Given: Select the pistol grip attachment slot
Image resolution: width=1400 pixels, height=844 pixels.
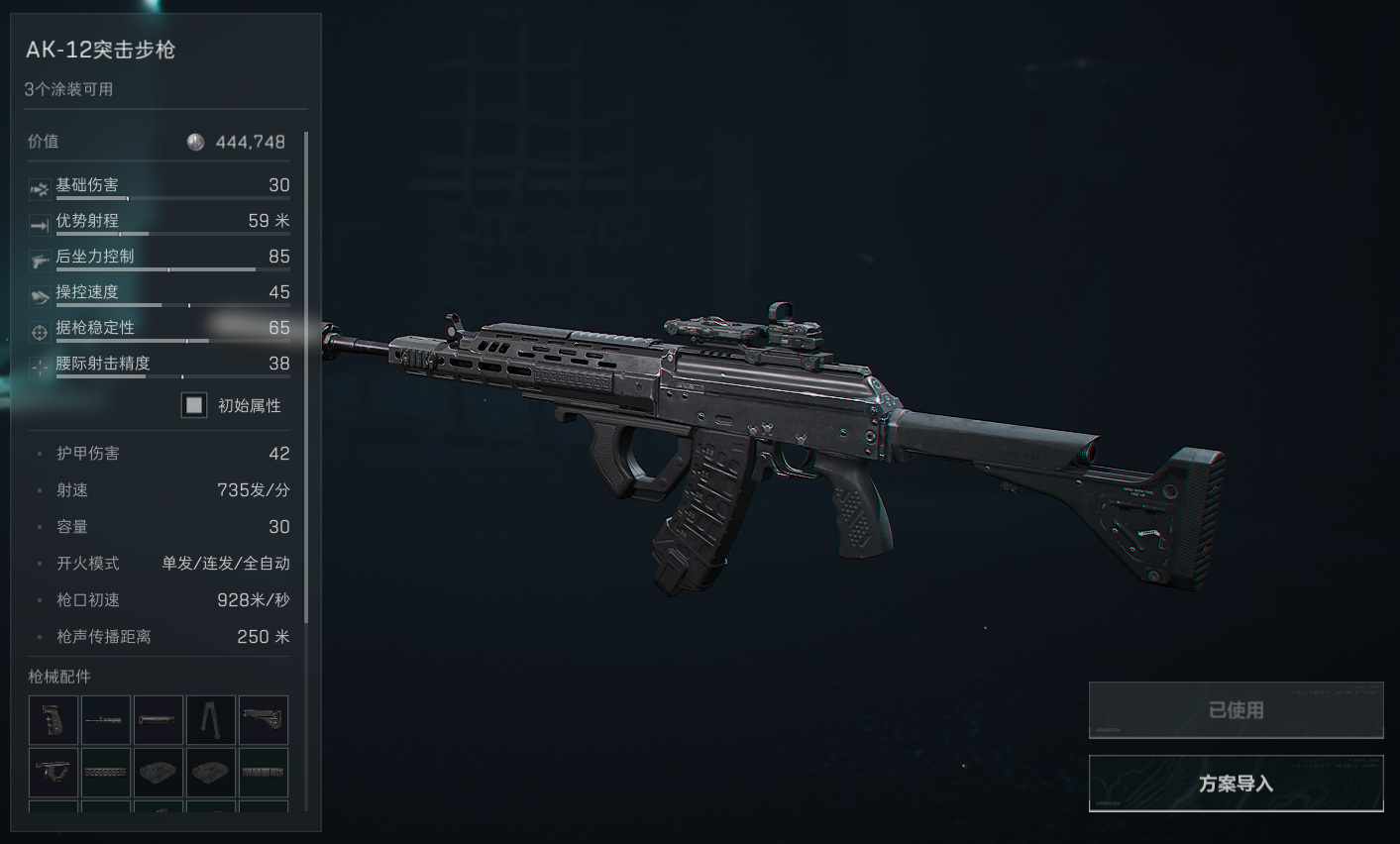Looking at the screenshot, I should click(54, 720).
